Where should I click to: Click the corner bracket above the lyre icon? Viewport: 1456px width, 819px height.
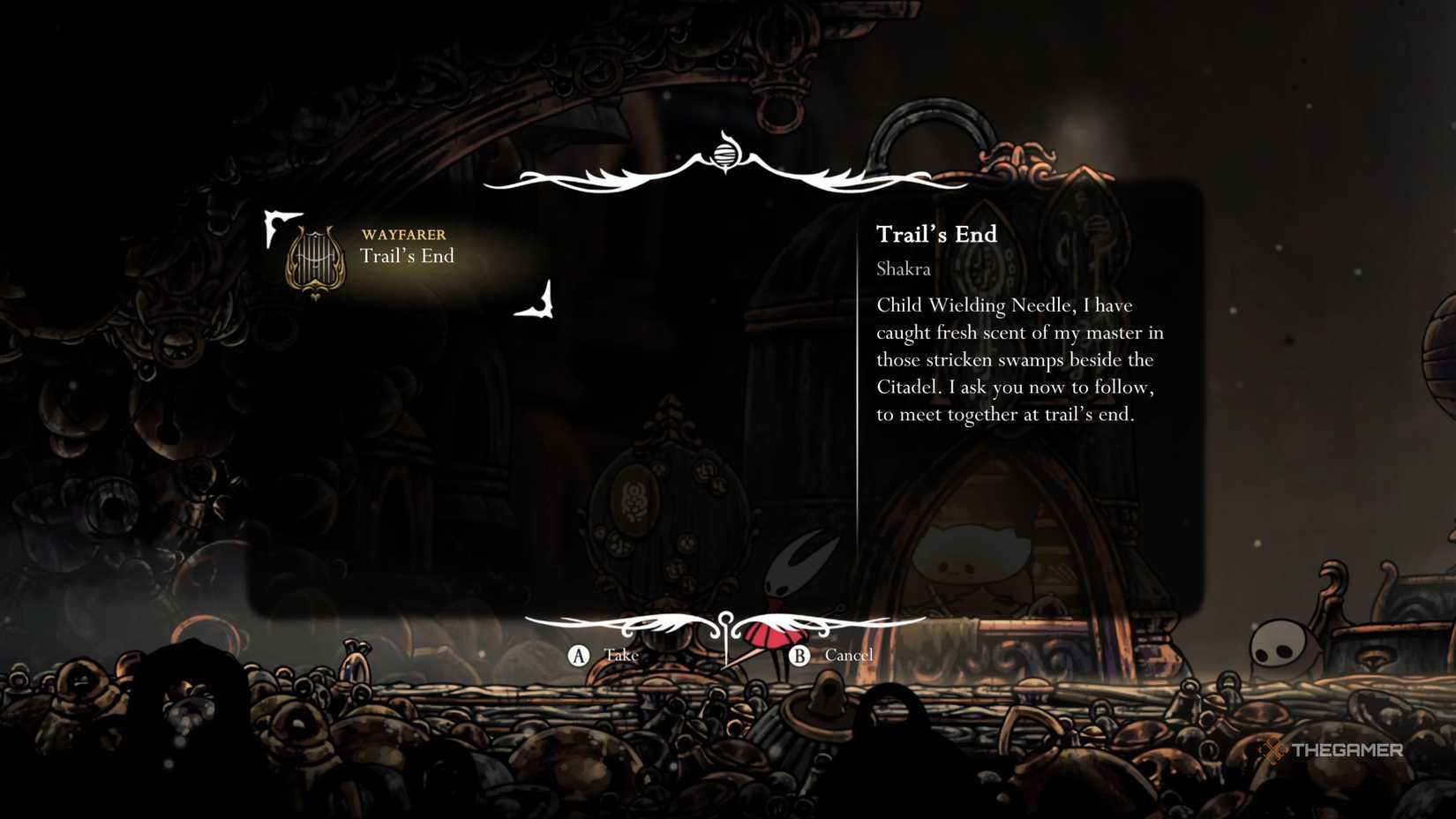276,222
